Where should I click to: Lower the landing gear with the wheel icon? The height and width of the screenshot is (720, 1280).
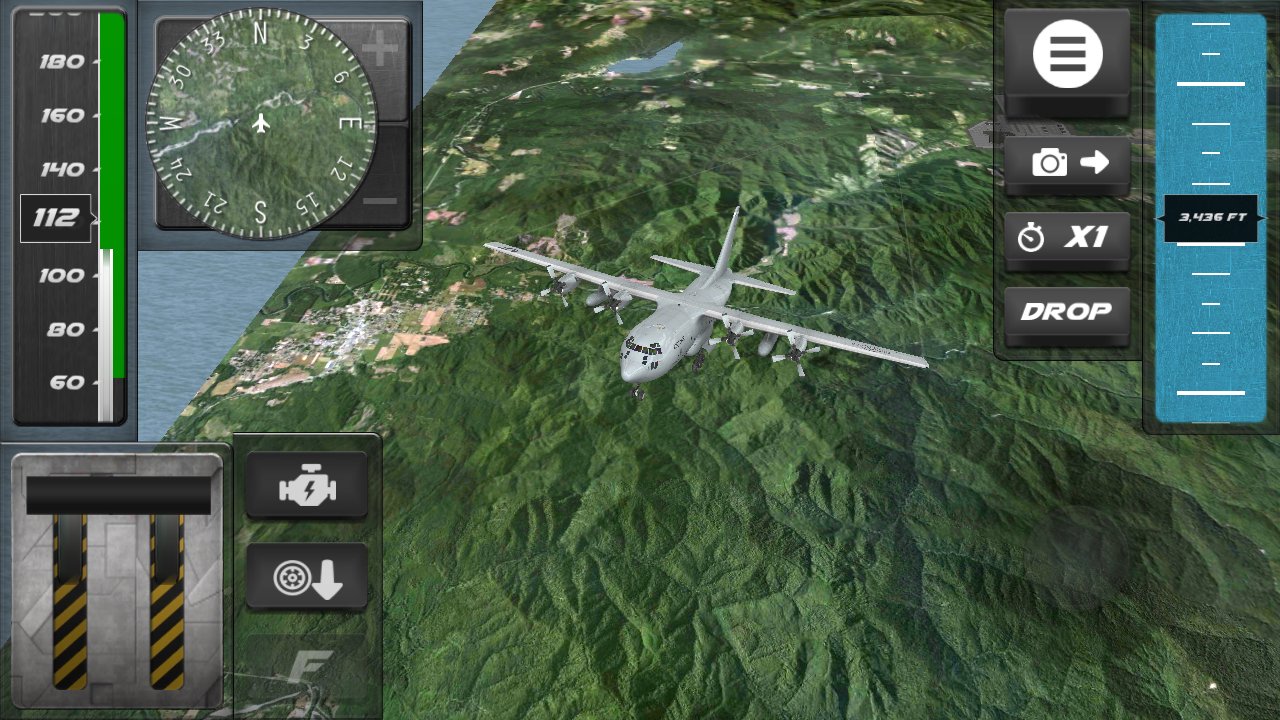point(306,577)
